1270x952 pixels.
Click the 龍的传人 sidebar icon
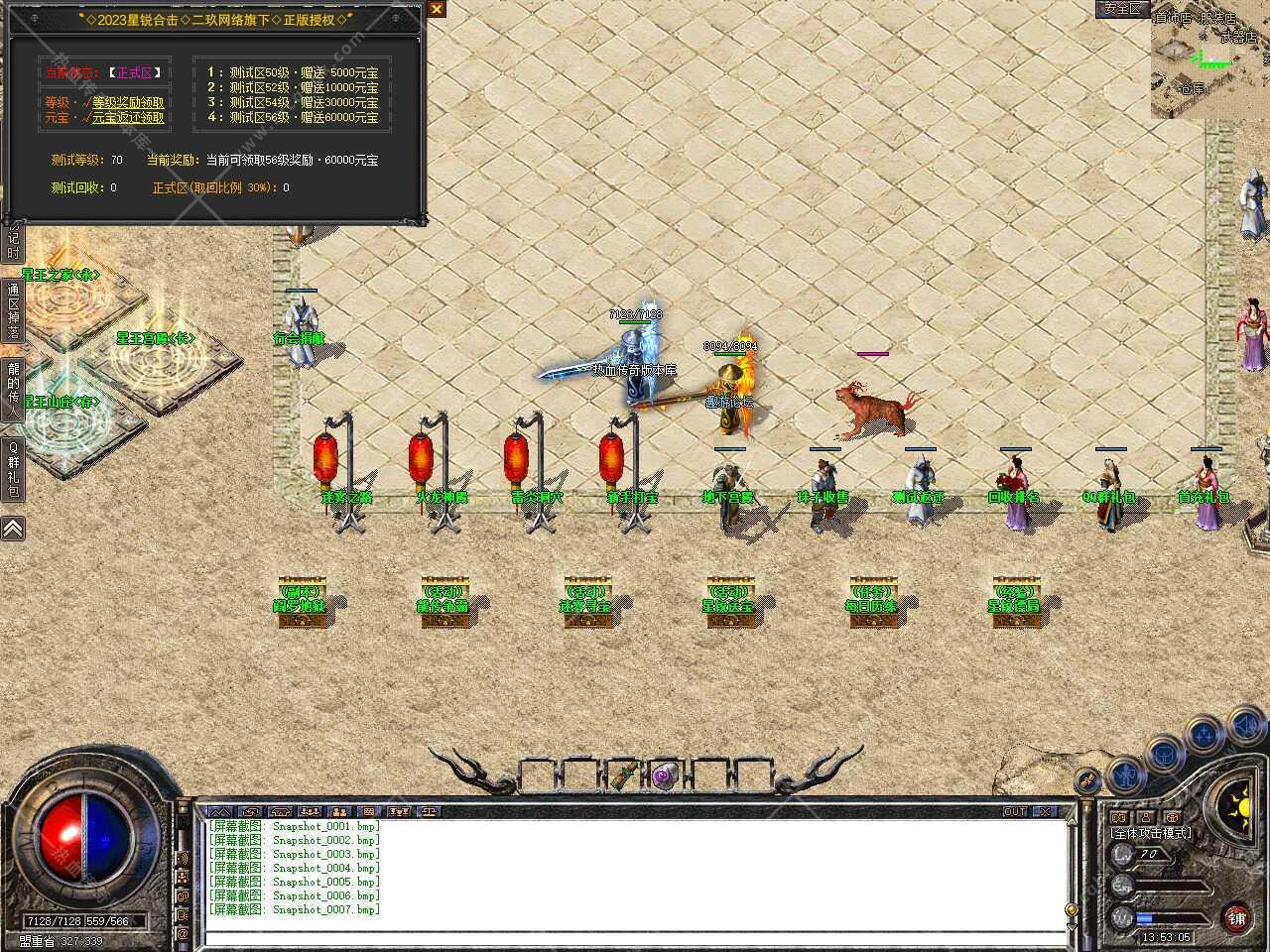(x=13, y=389)
